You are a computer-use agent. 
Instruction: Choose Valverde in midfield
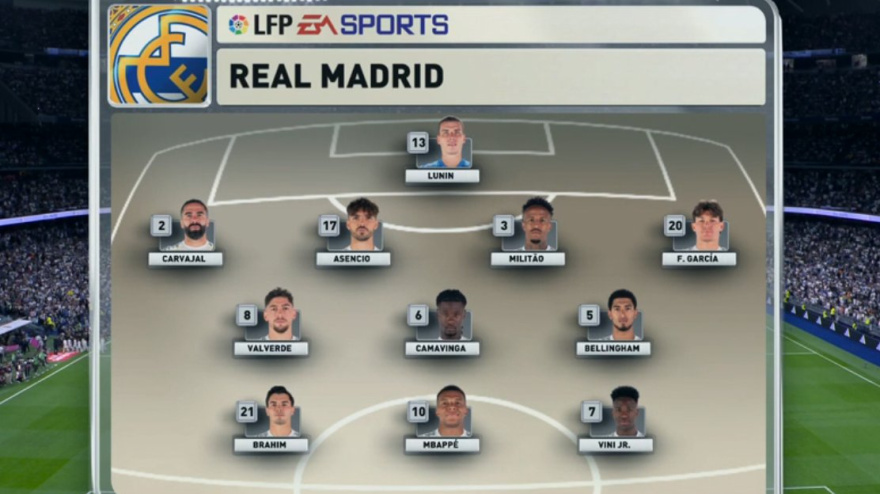click(x=272, y=323)
